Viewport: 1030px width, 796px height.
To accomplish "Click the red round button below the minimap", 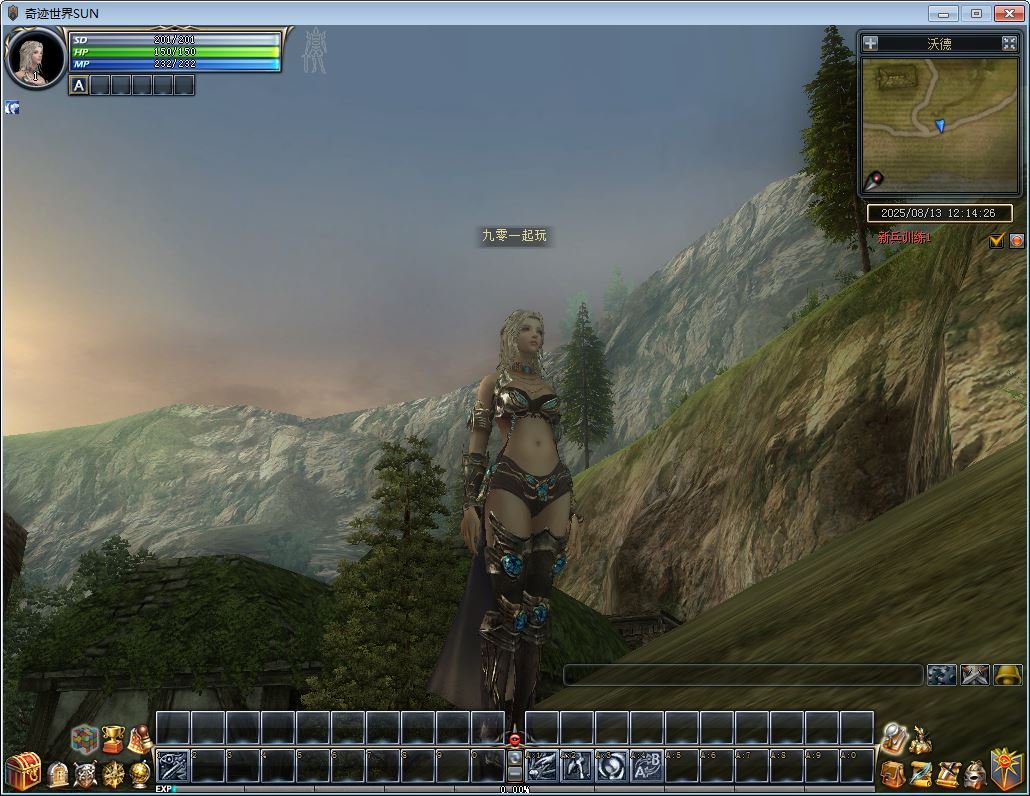I will (x=1016, y=240).
